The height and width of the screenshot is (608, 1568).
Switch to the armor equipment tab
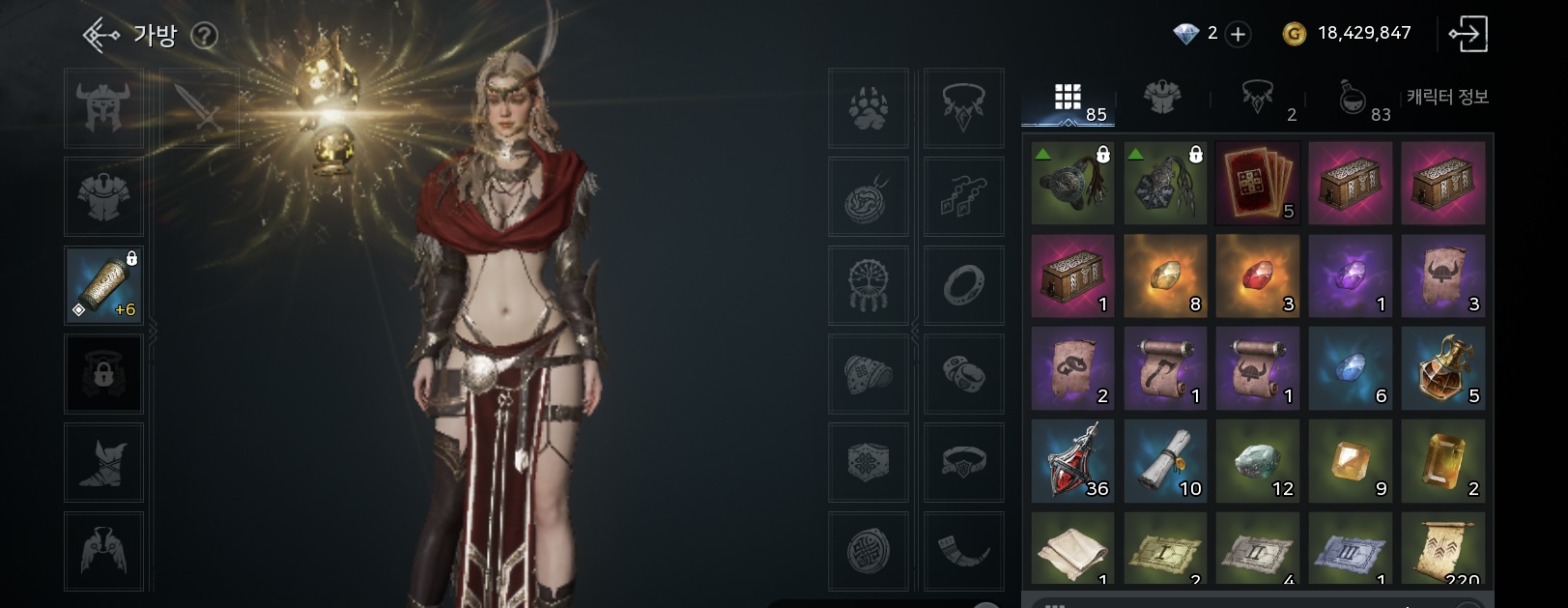(1162, 98)
